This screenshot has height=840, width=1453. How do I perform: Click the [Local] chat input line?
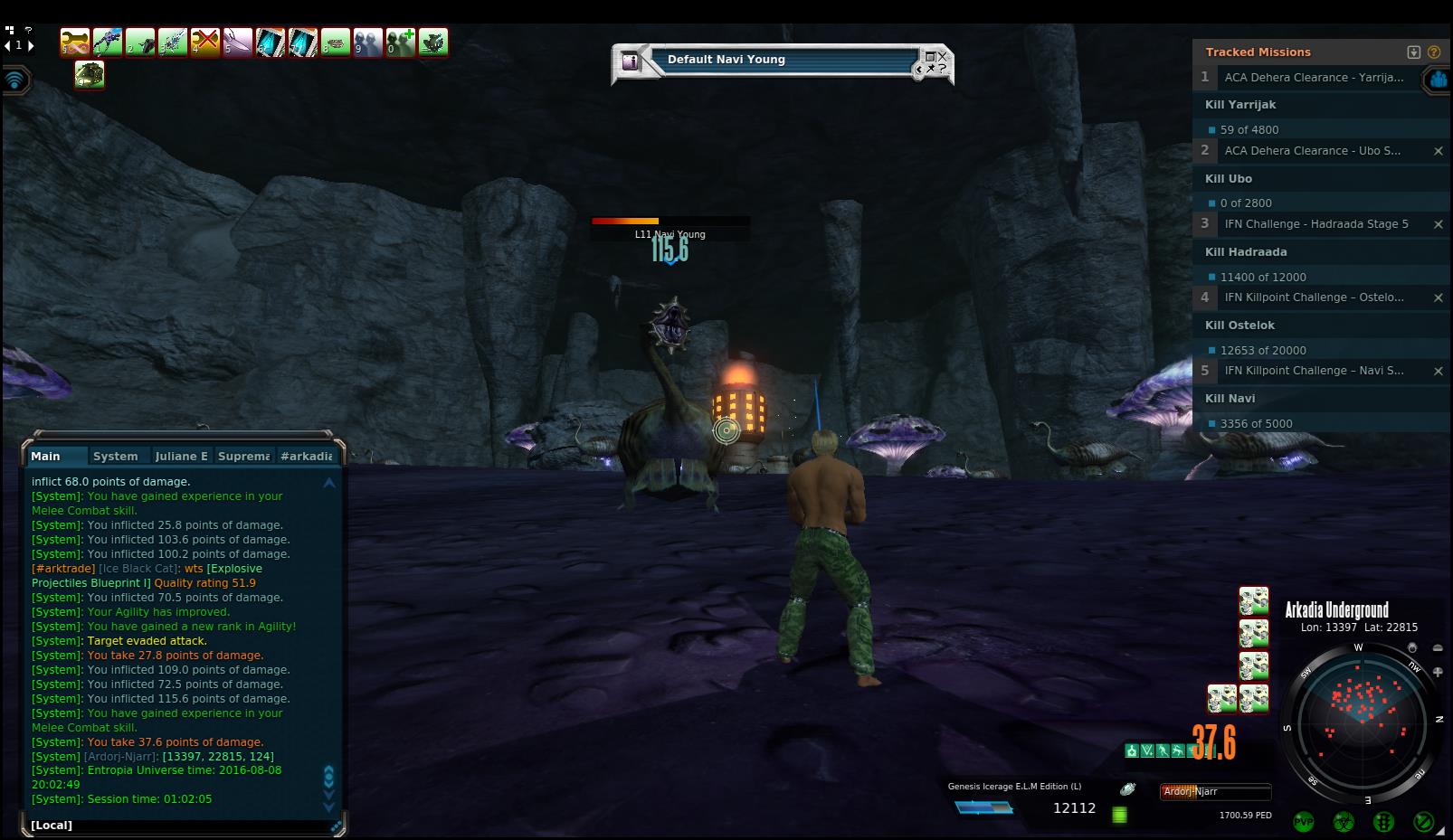(x=181, y=825)
